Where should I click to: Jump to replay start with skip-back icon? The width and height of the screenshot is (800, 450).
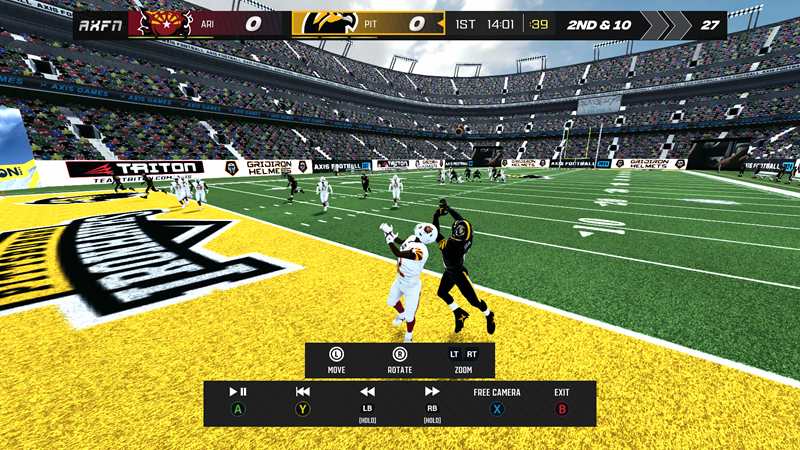(x=303, y=392)
